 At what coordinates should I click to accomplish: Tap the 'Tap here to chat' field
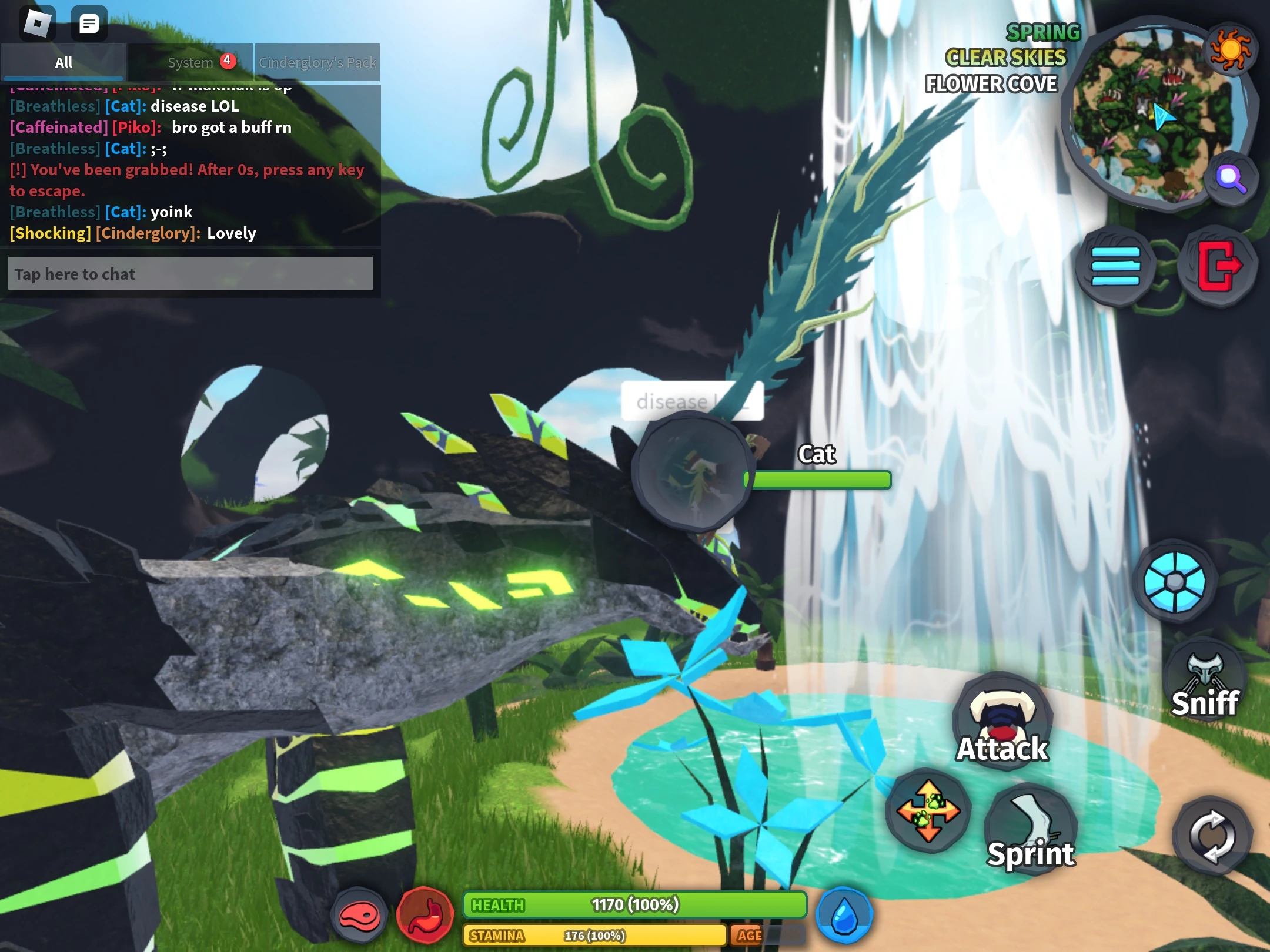190,273
